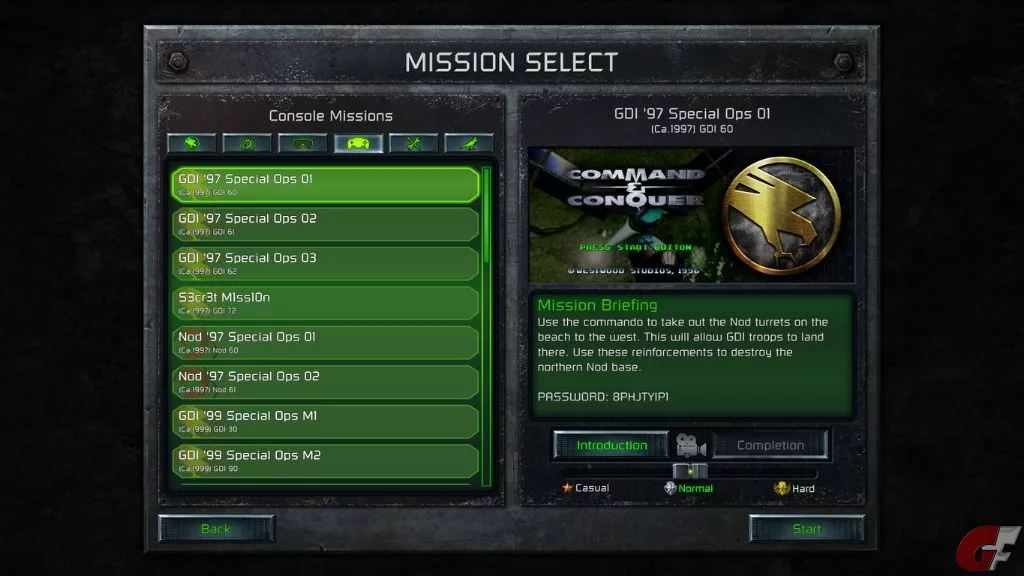Select GDI '97 Special Ops 01 mission
1024x576 pixels.
[x=324, y=184]
